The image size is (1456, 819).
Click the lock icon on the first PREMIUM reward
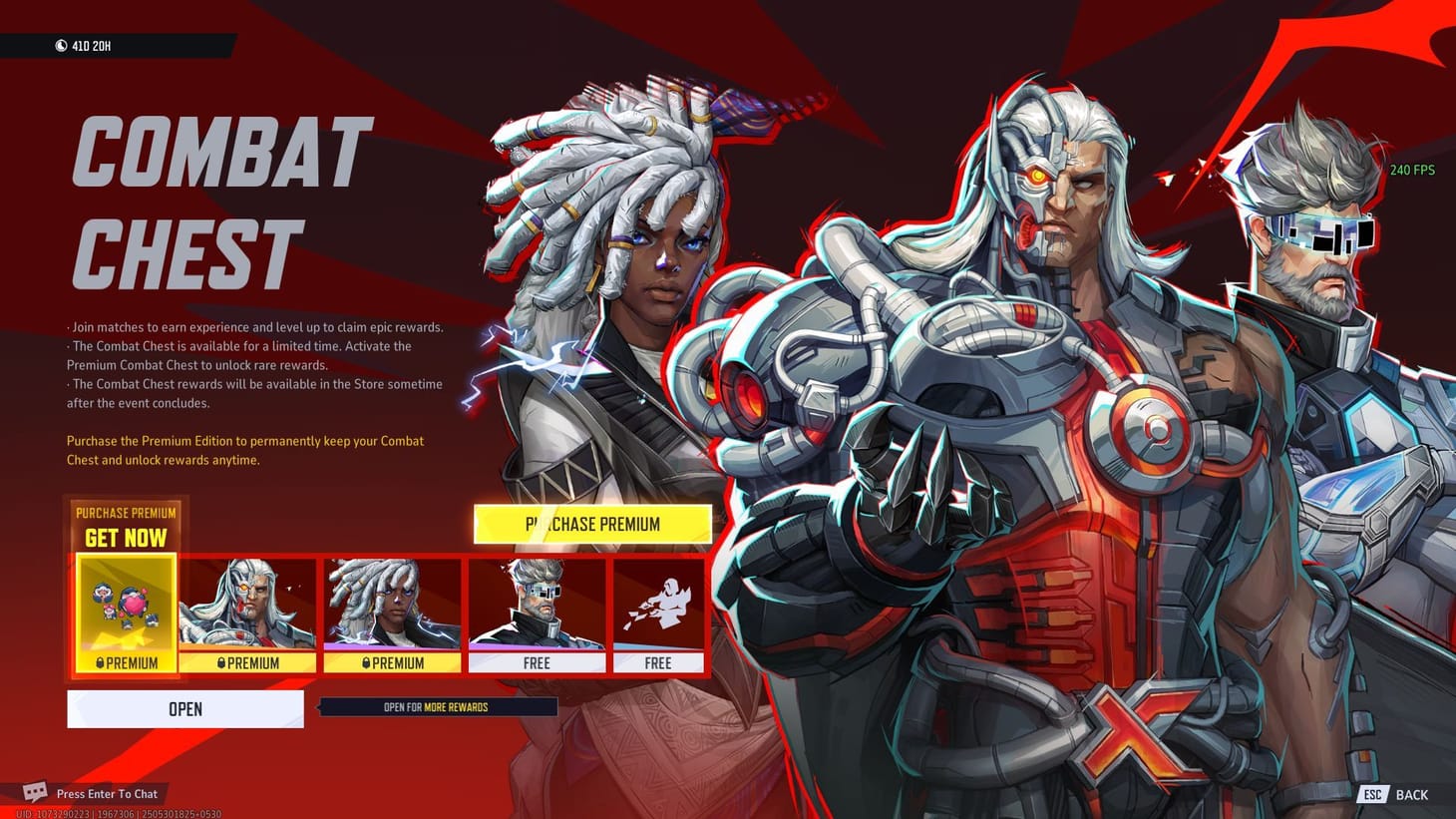99,663
